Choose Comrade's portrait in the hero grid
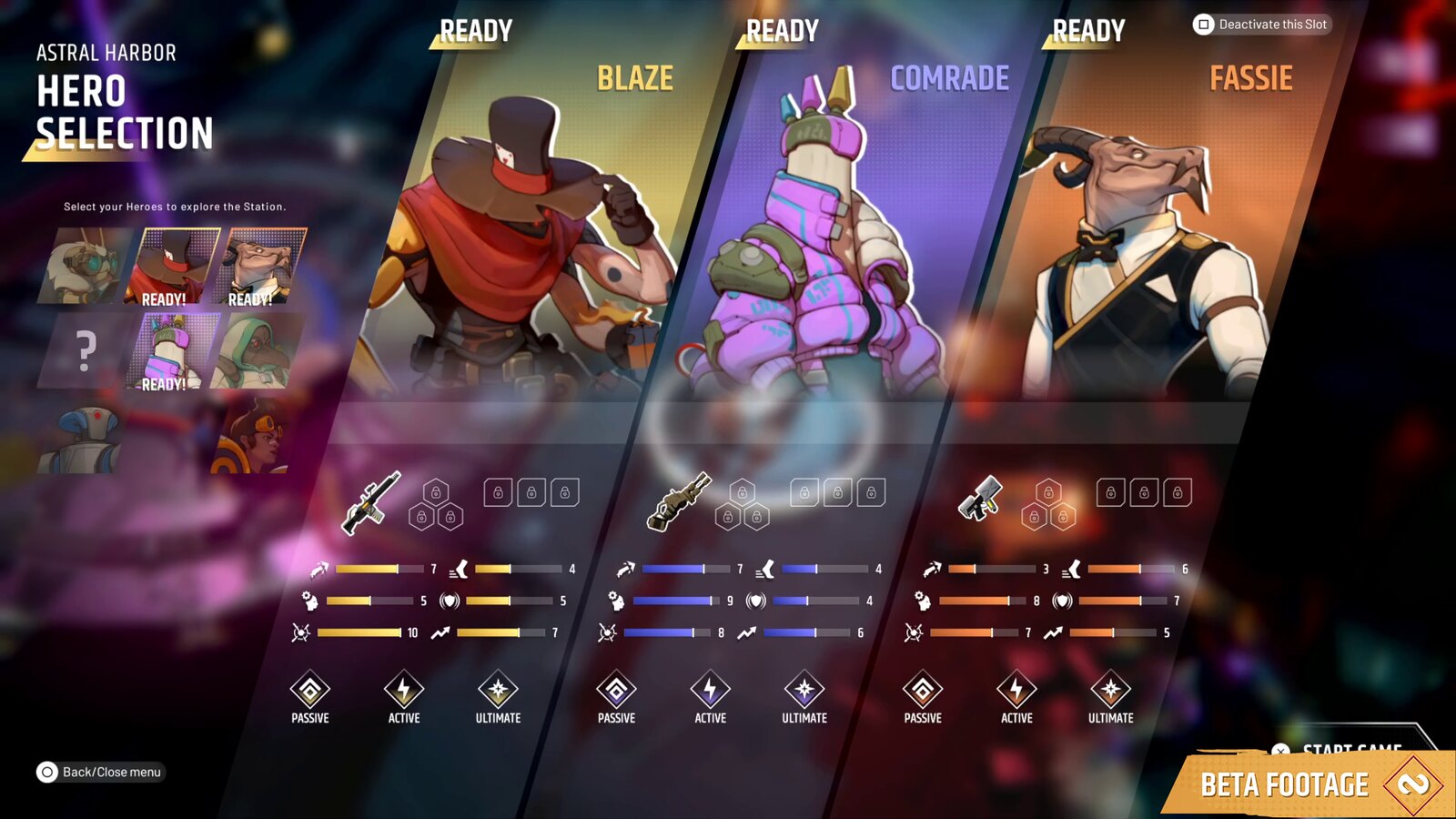Viewport: 1456px width, 819px height. pyautogui.click(x=173, y=350)
